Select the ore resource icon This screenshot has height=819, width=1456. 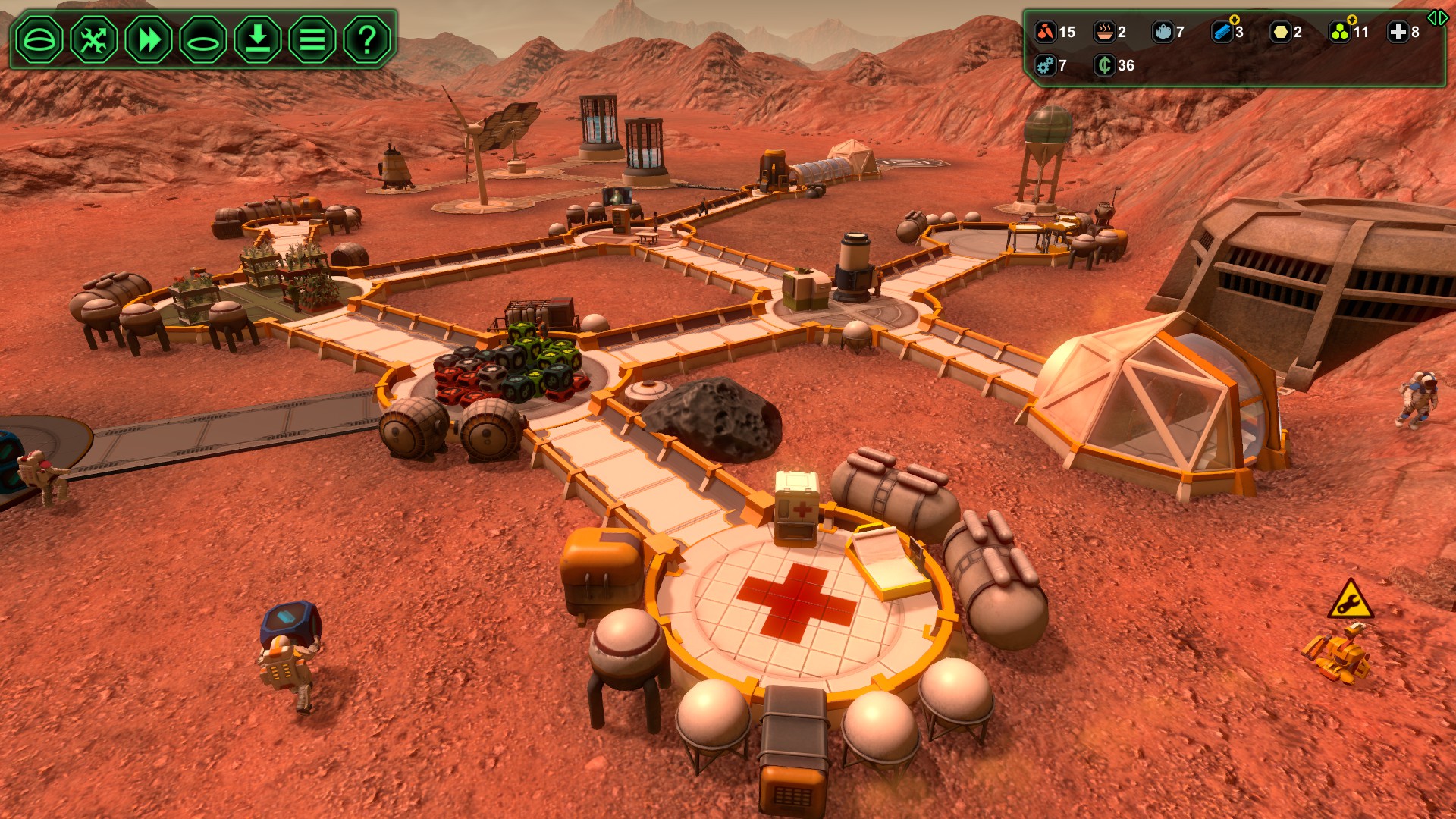coord(1162,33)
